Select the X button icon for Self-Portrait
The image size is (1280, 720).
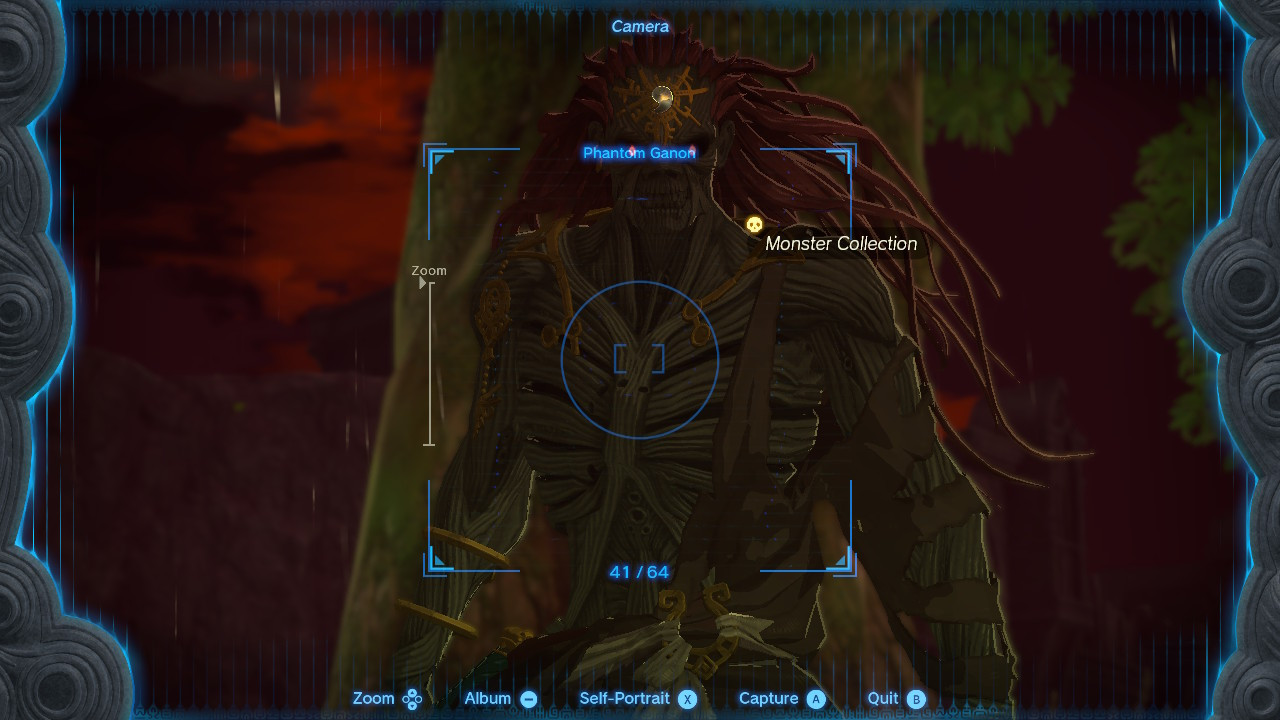pyautogui.click(x=687, y=699)
